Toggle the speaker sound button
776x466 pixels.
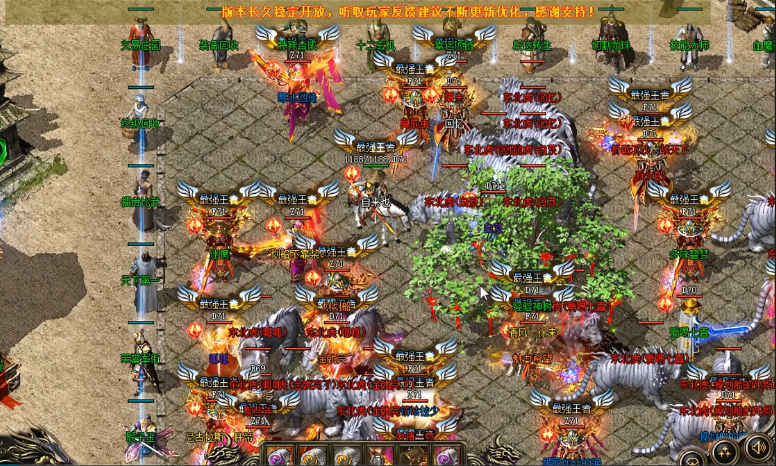coord(759,449)
